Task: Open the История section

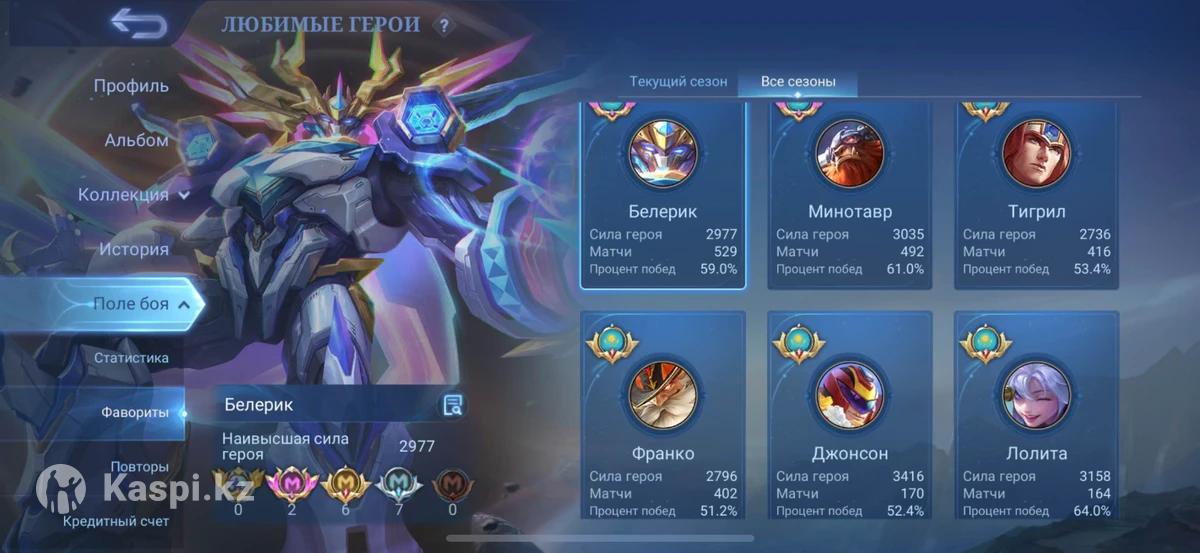Action: [133, 249]
